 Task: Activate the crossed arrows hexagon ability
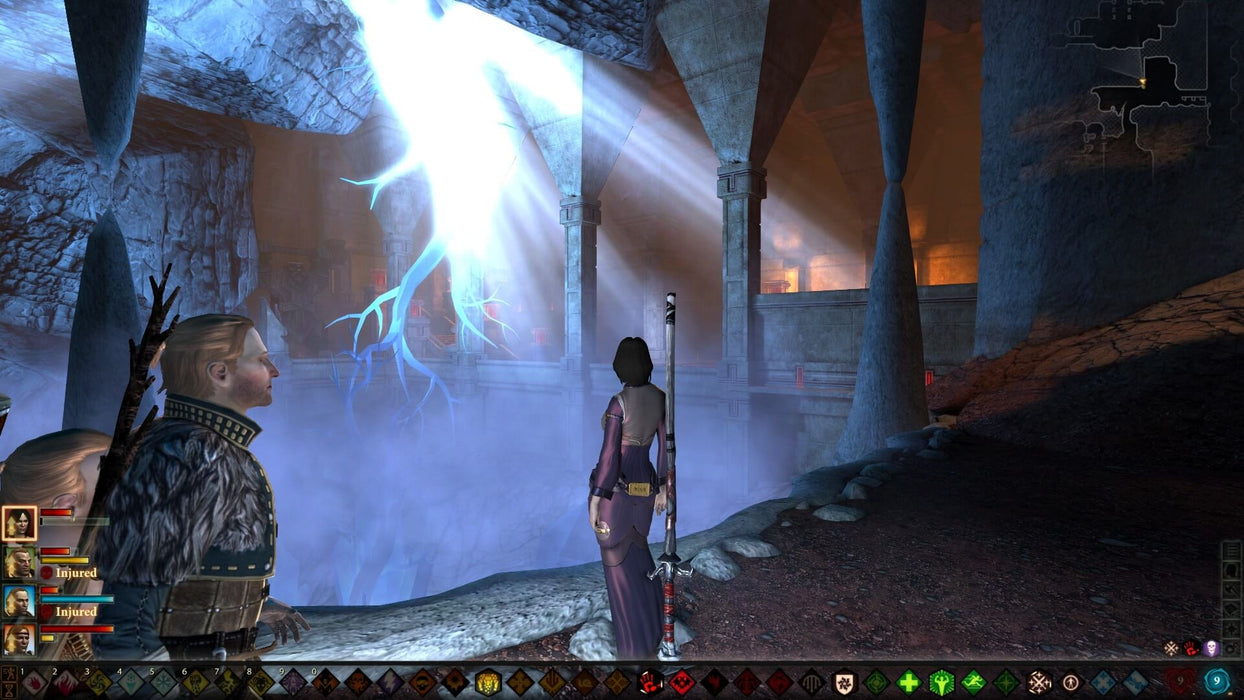[x=1038, y=682]
